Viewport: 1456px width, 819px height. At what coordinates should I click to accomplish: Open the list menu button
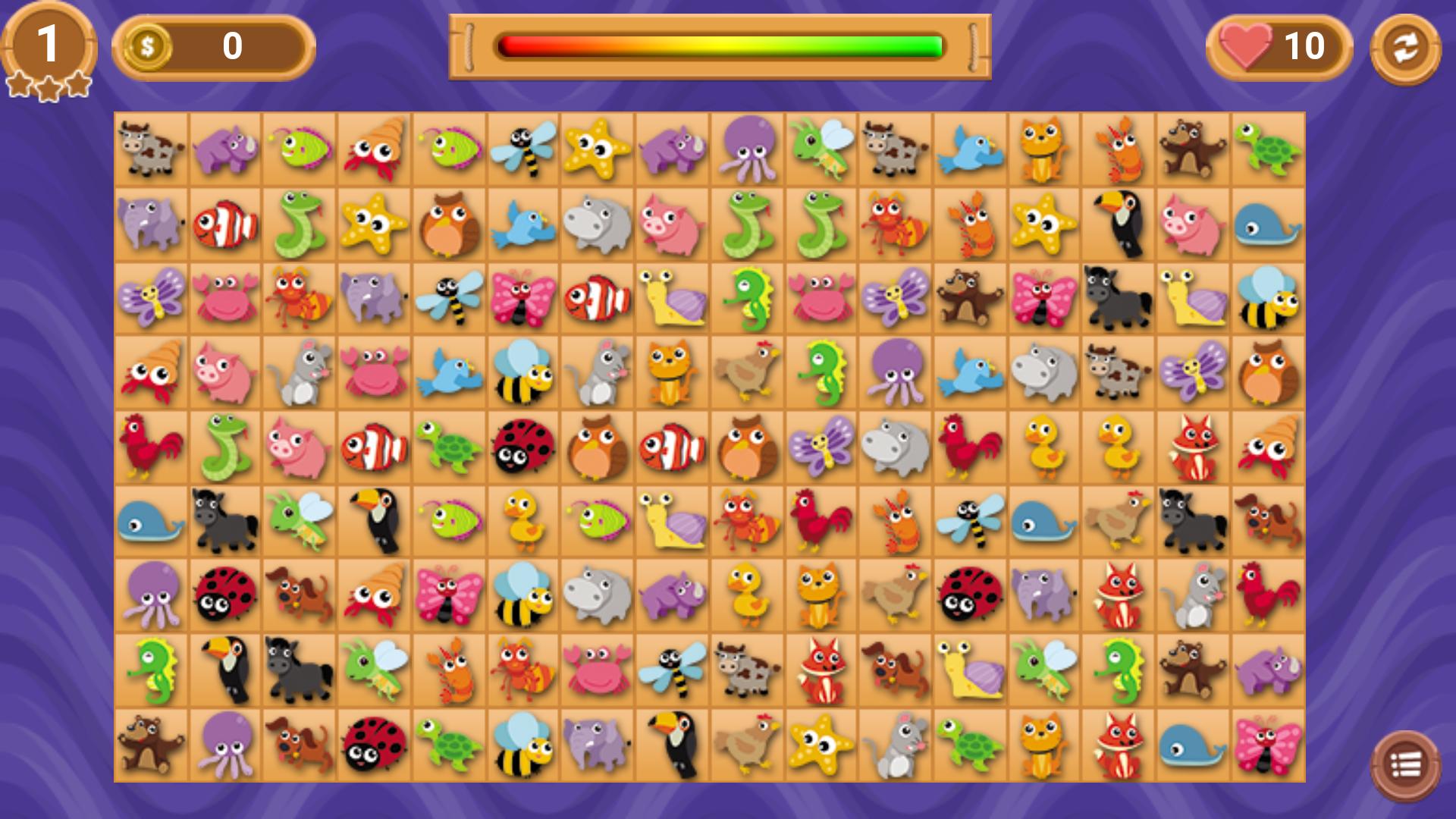(x=1405, y=766)
